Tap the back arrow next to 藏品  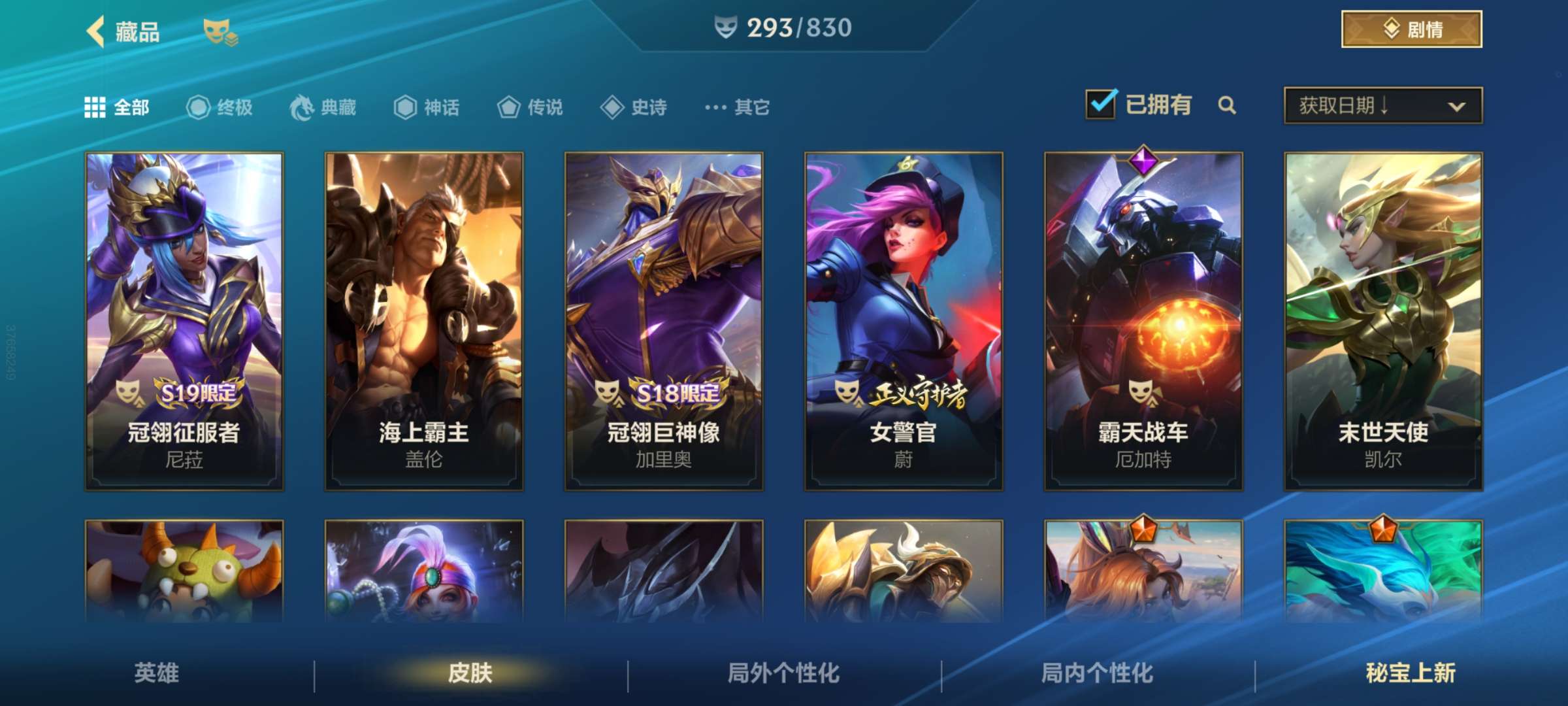pos(95,31)
